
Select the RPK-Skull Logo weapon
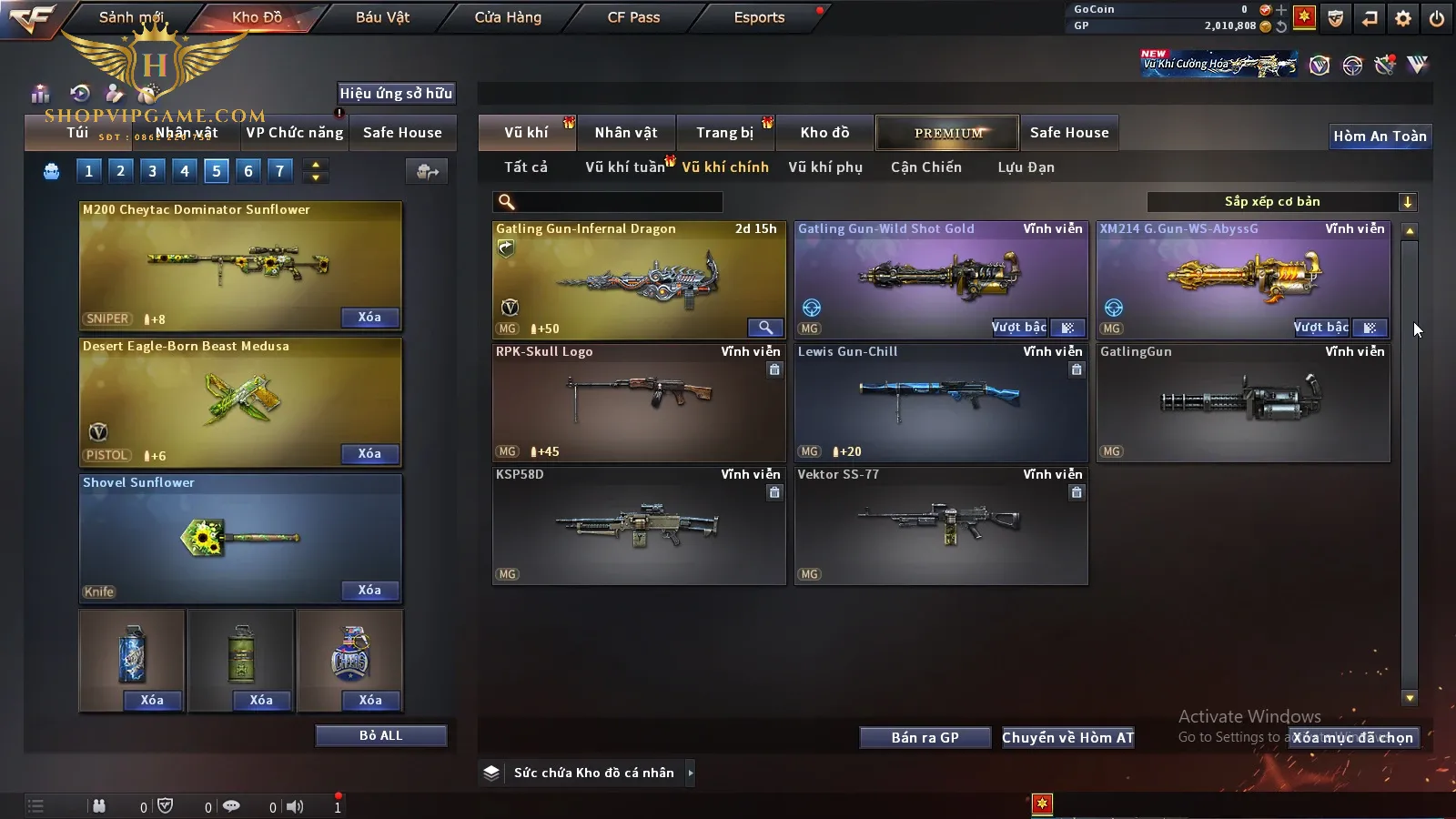click(x=638, y=402)
